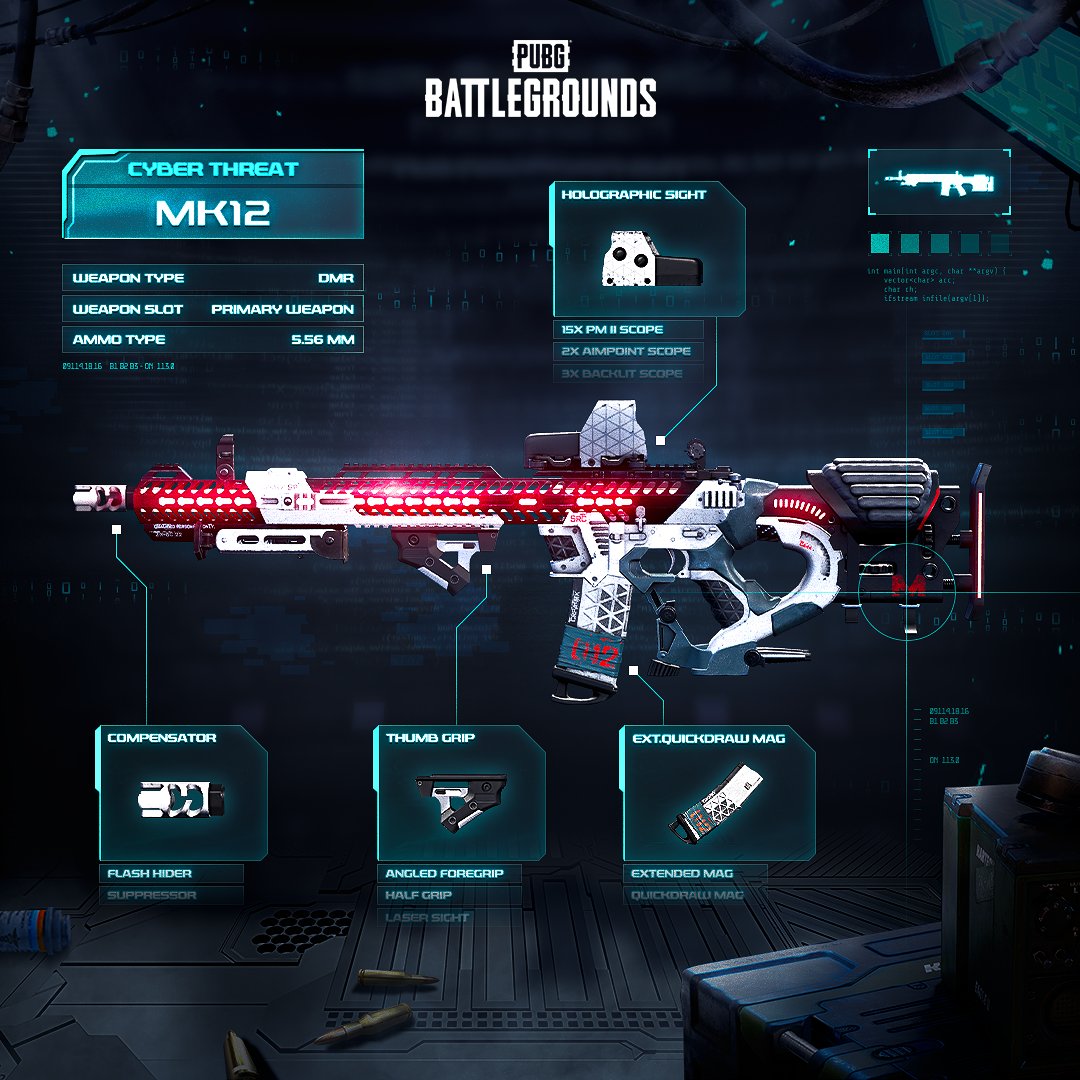Select the Laser Sight entry

[x=449, y=917]
